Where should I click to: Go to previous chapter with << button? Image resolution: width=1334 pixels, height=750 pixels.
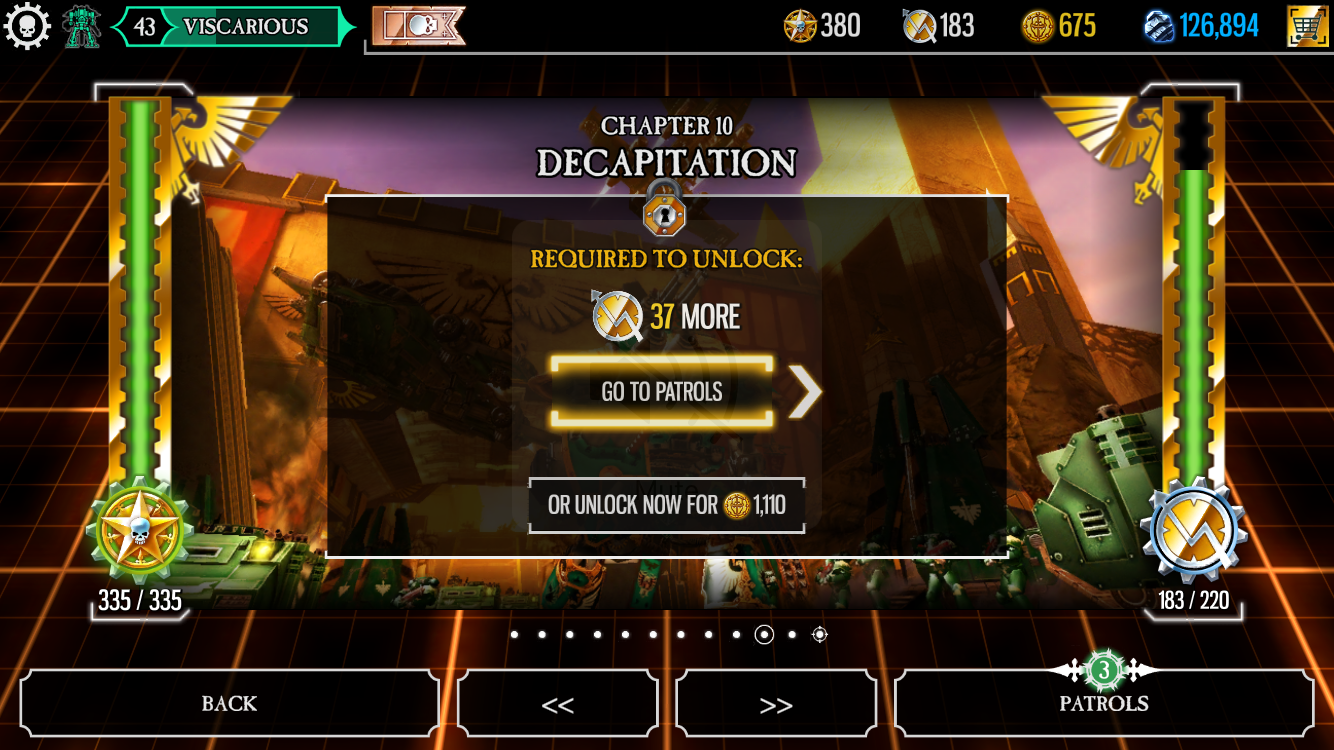[557, 704]
